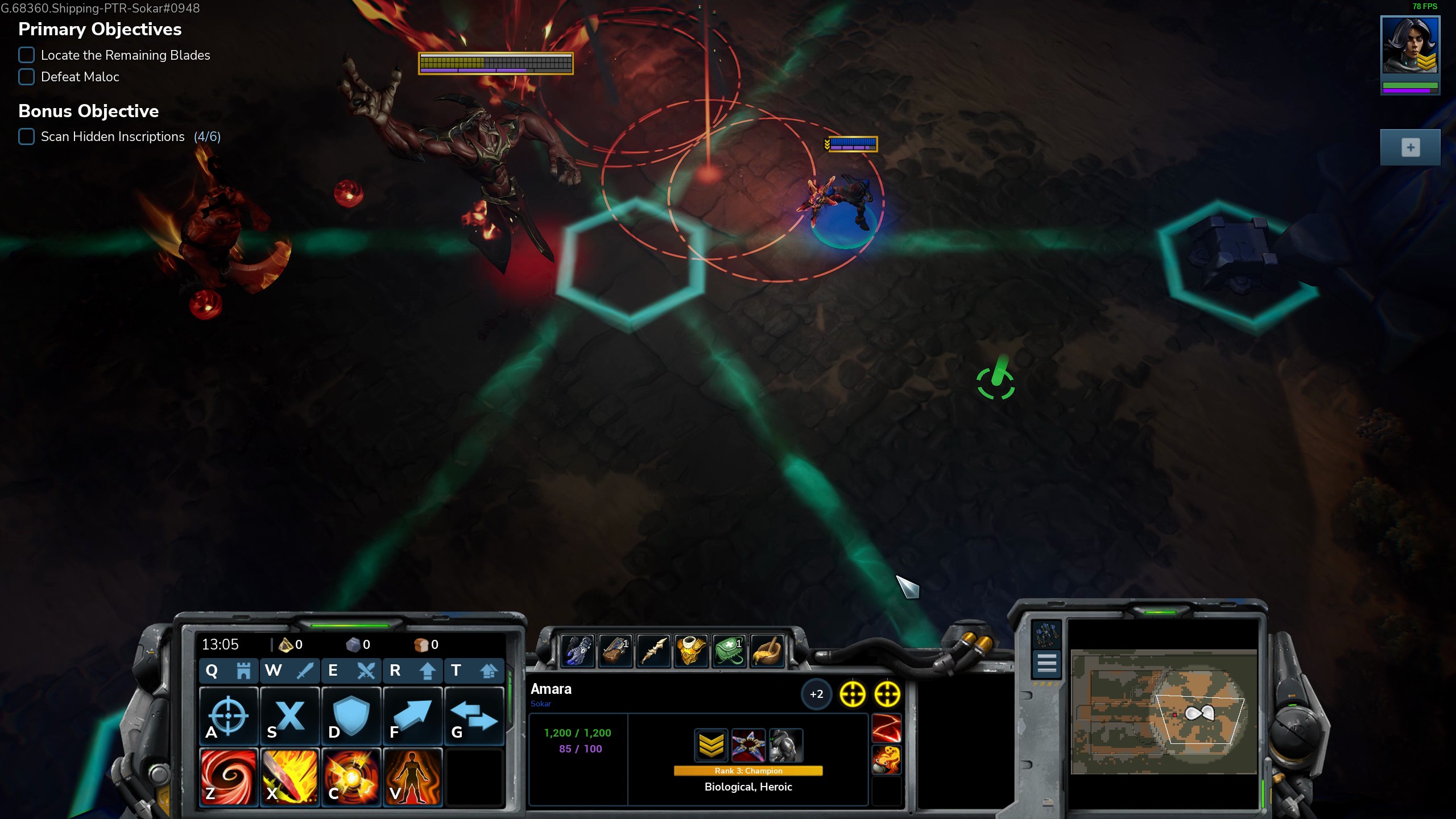Image resolution: width=1456 pixels, height=819 pixels.
Task: Open the T house upgrade tab
Action: click(x=474, y=671)
